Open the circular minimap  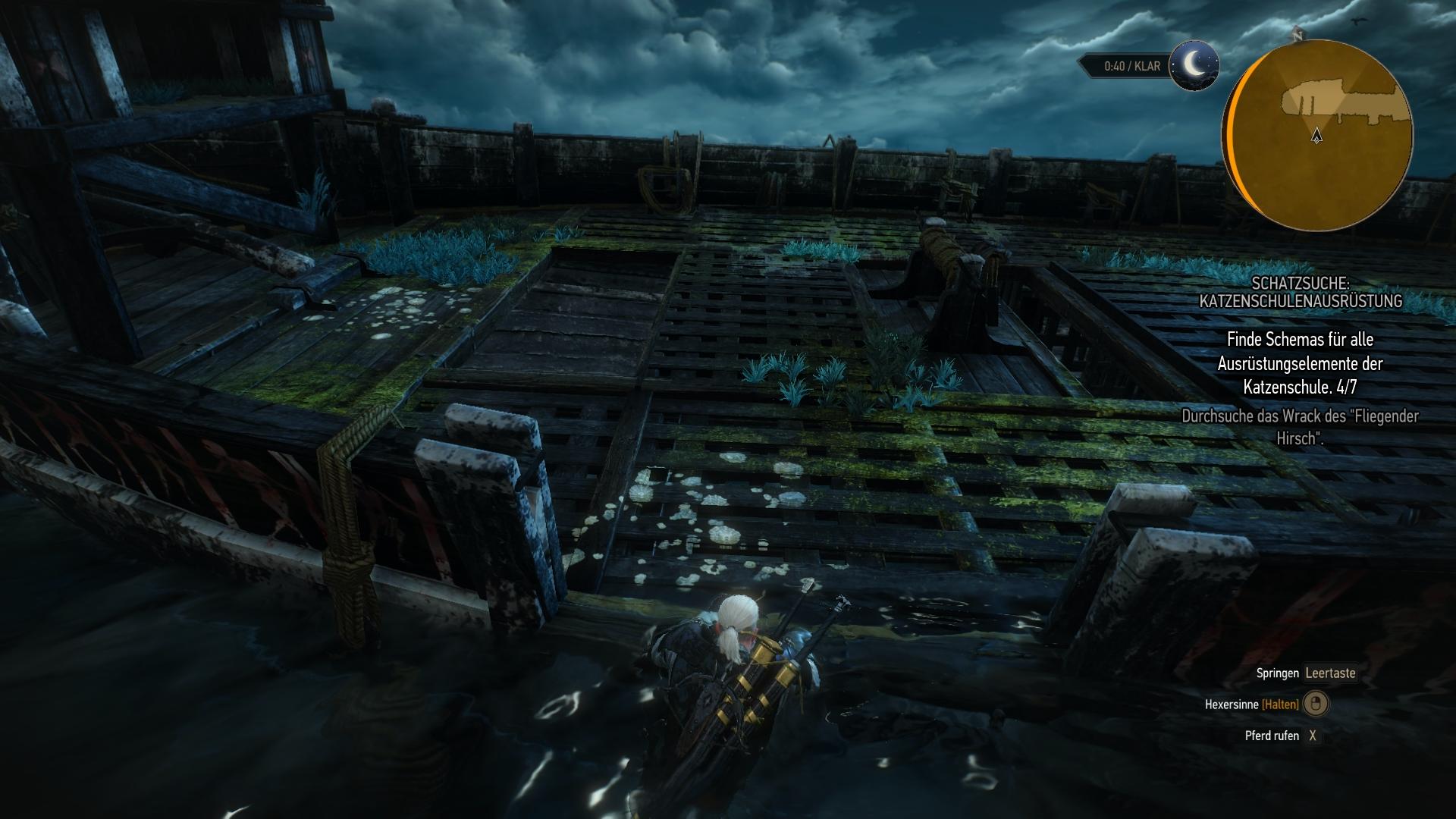1318,133
